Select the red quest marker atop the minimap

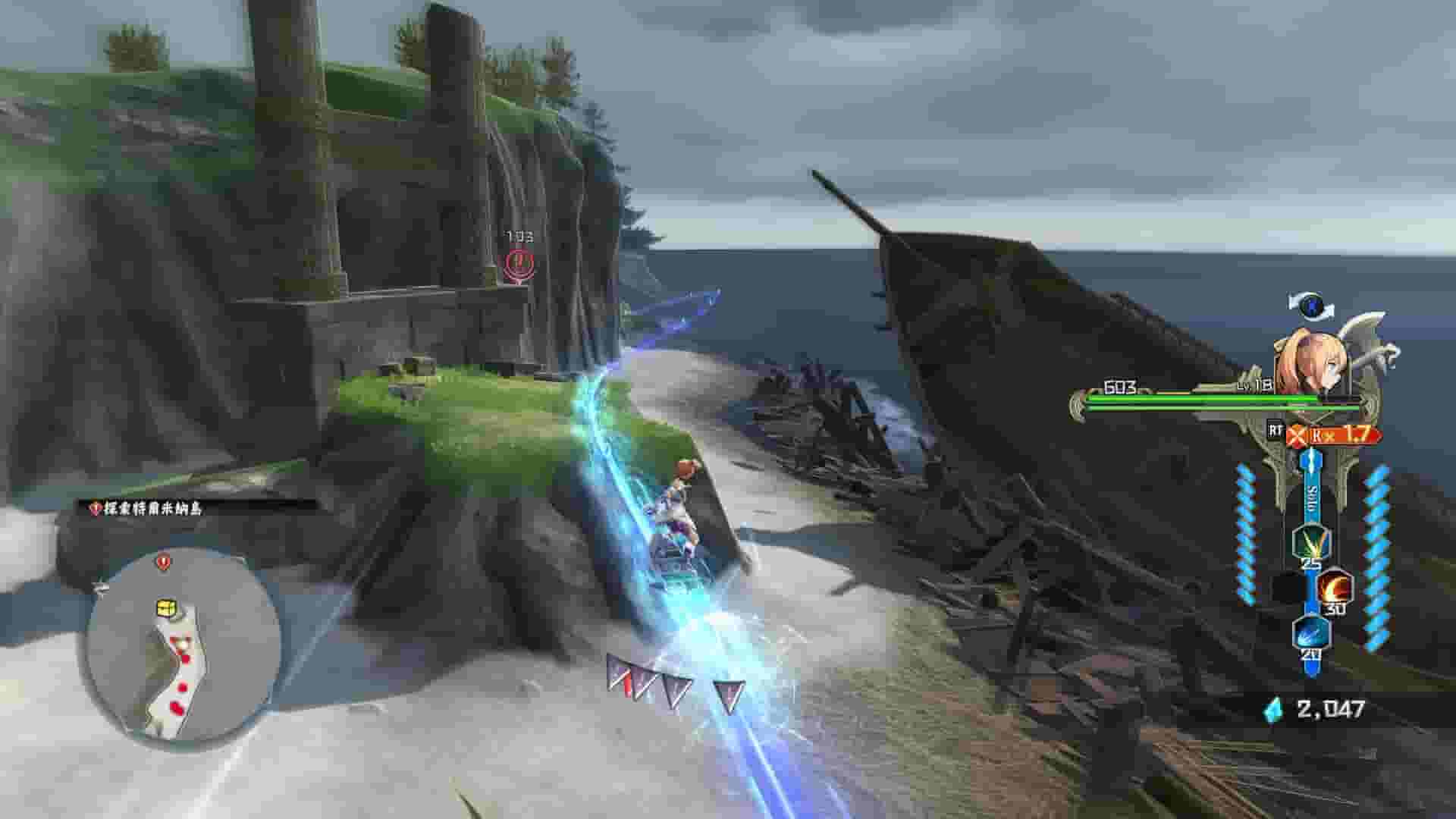(162, 561)
